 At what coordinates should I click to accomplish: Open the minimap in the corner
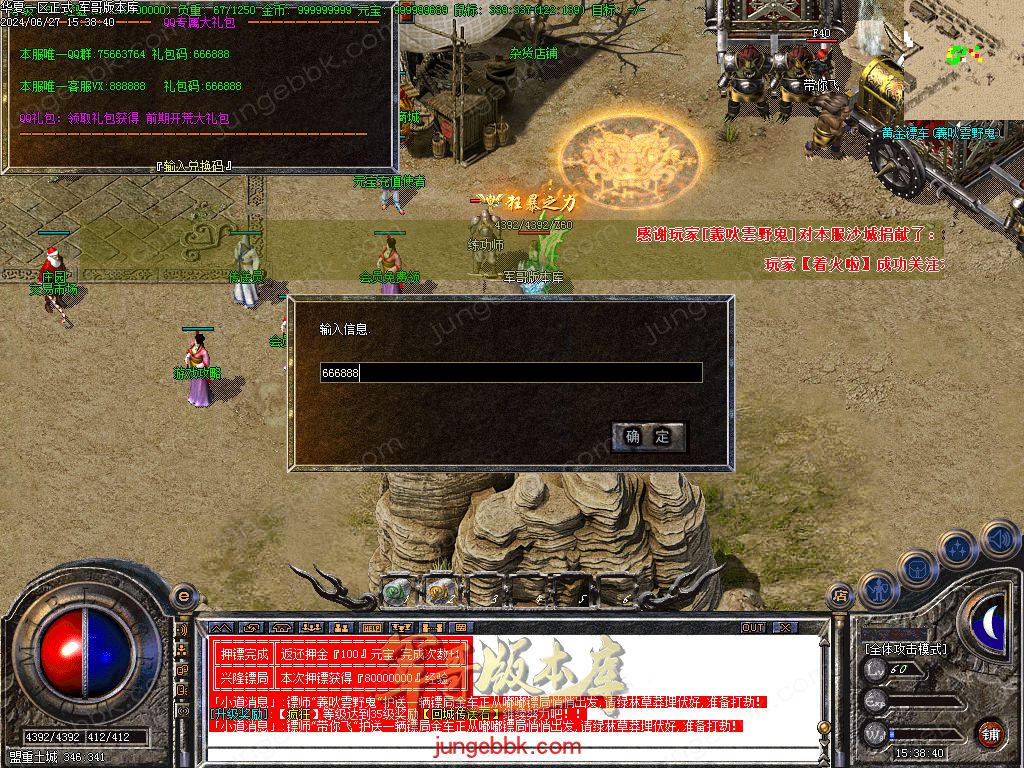(962, 58)
